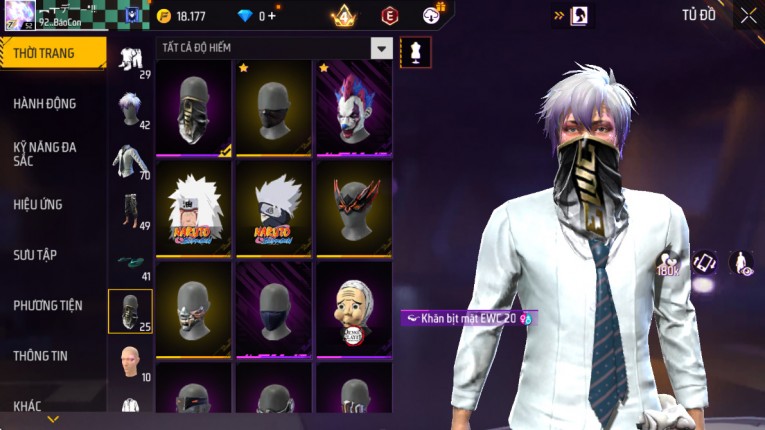Choose the Jiraiya Naruto head item
765x430 pixels.
pyautogui.click(x=194, y=209)
